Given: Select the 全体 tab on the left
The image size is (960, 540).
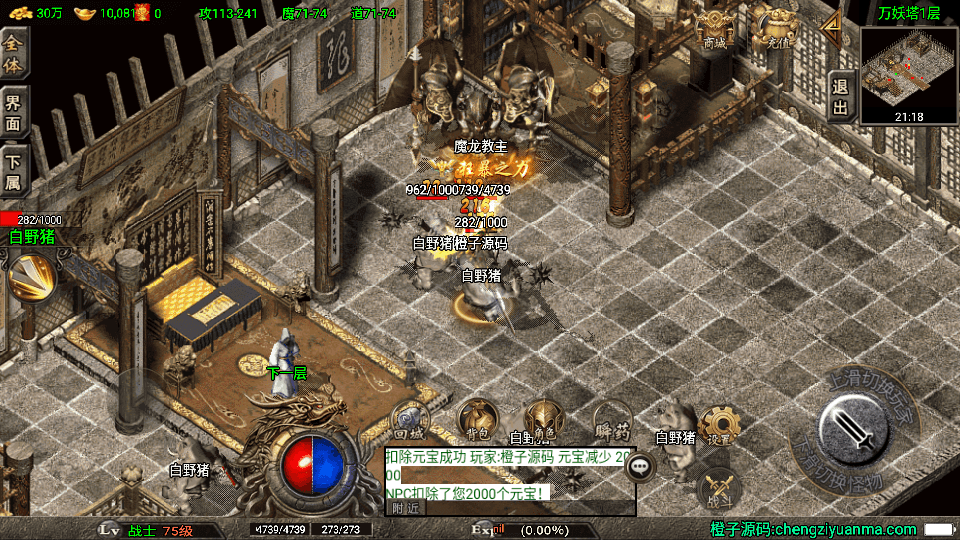Looking at the screenshot, I should (14, 53).
